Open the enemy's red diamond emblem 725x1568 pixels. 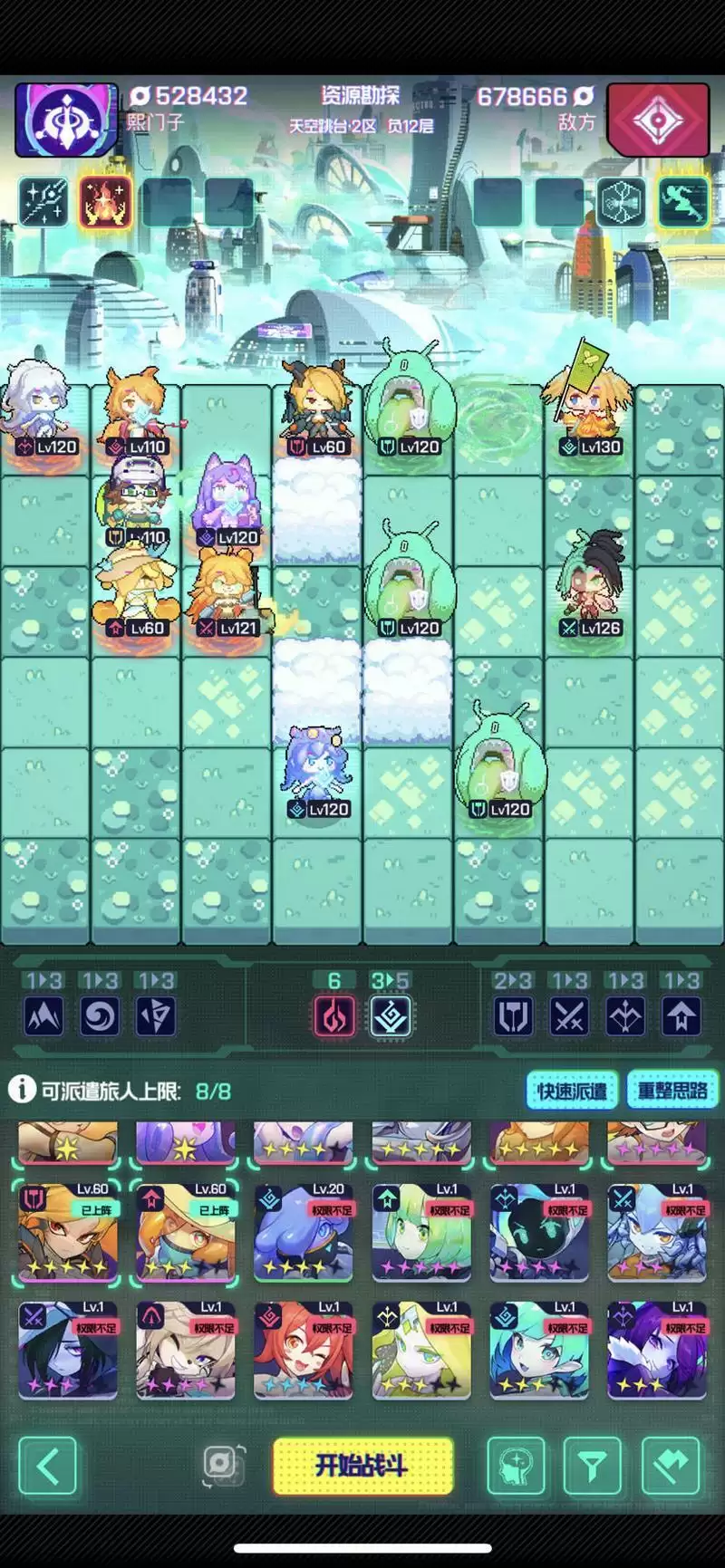[x=658, y=120]
